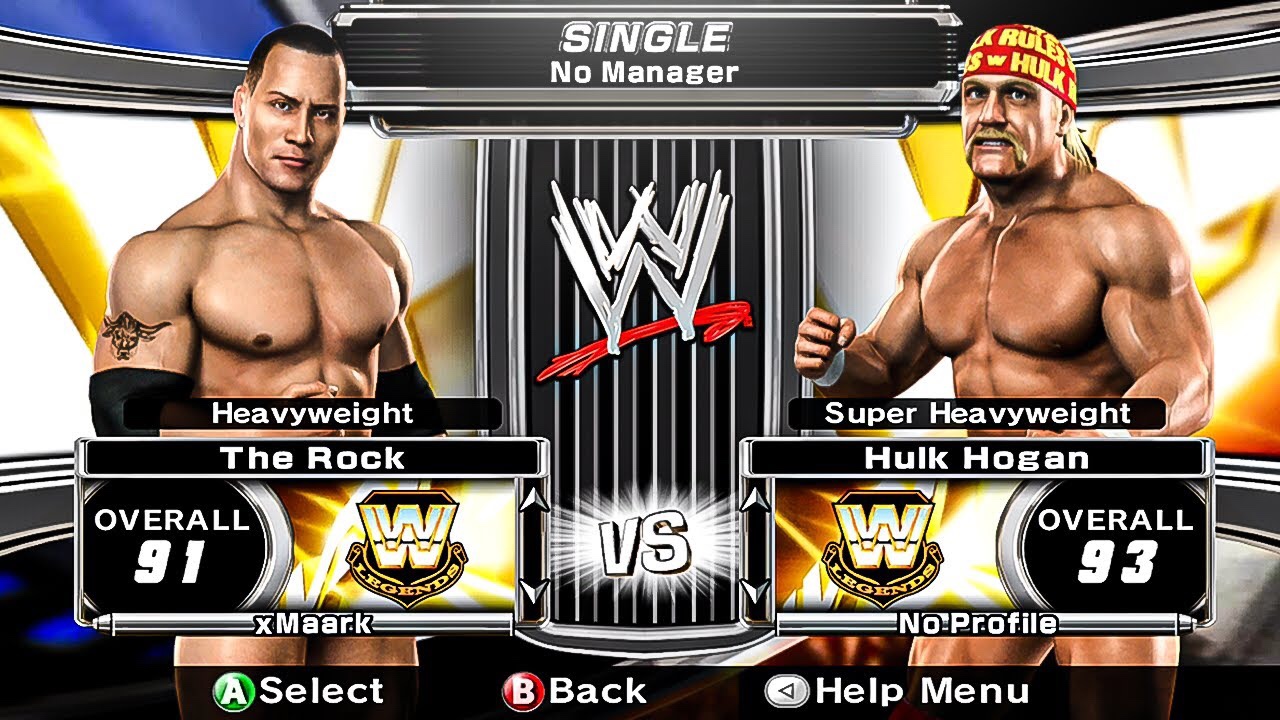Image resolution: width=1280 pixels, height=720 pixels.
Task: Select the xMaark profile label
Action: tap(313, 624)
